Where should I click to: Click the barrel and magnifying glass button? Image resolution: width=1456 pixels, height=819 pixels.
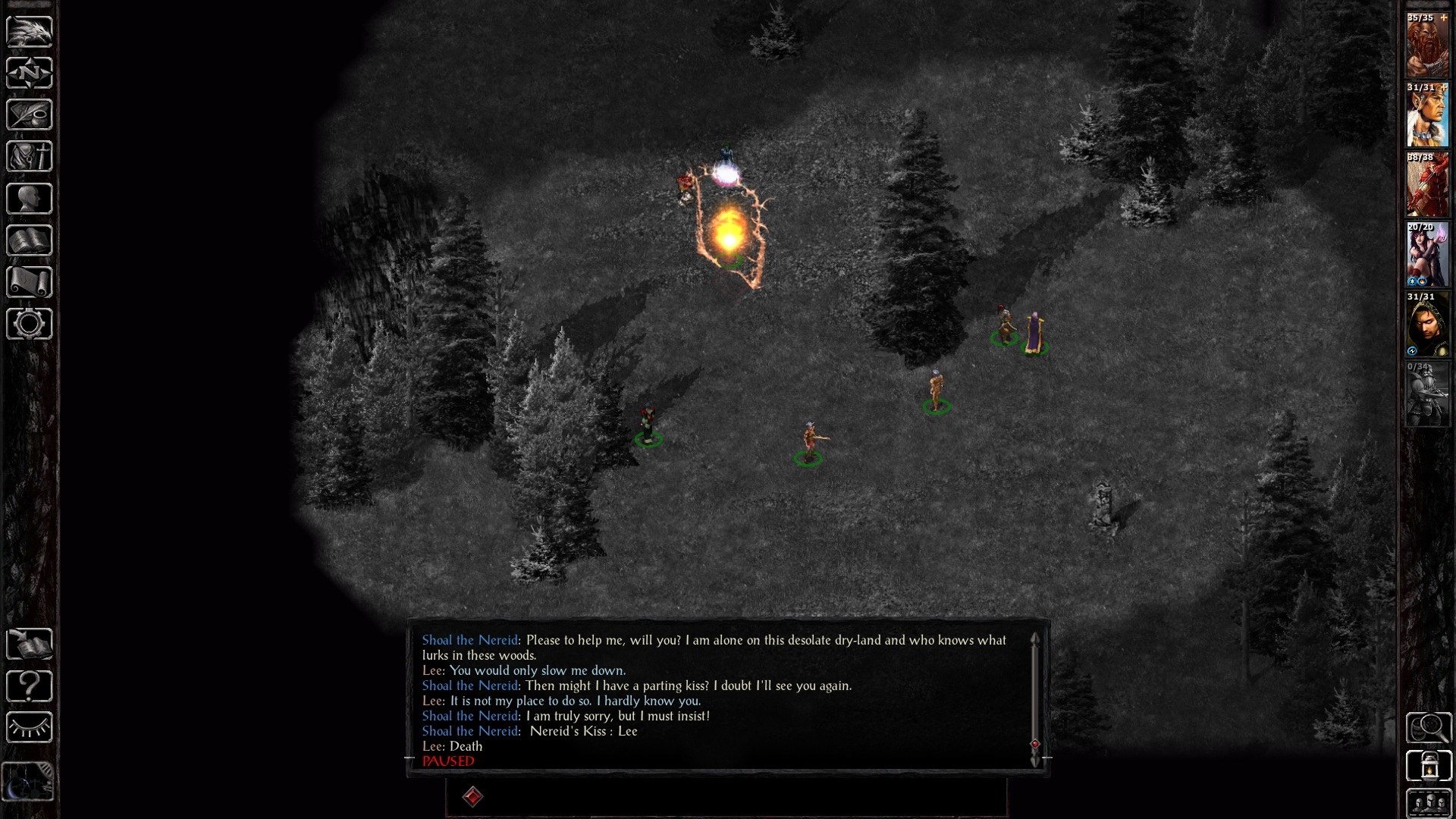[1429, 728]
